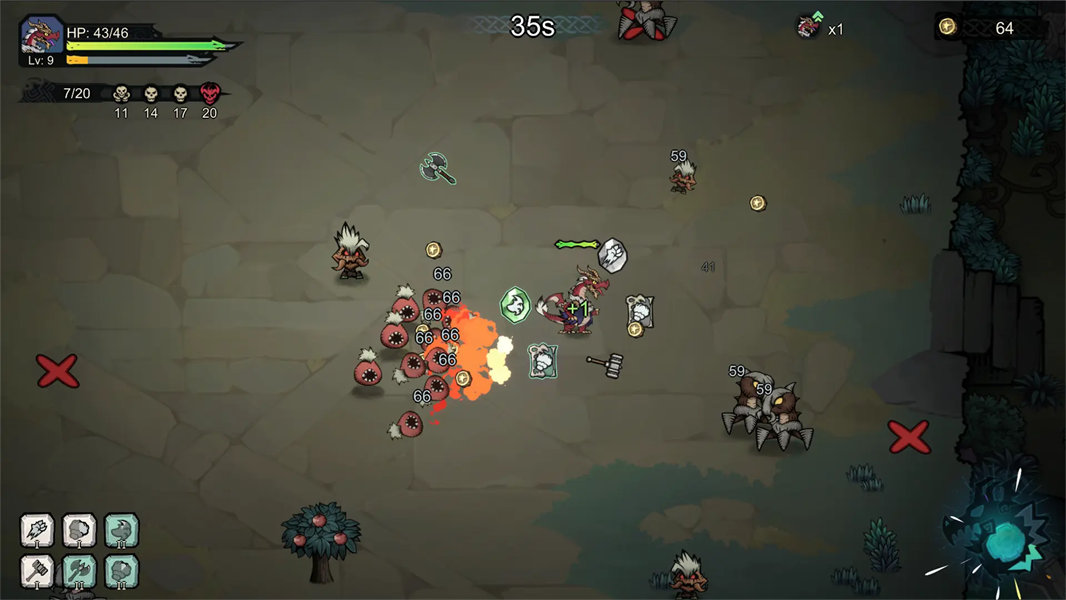This screenshot has width=1066, height=600.
Task: Click the wave 11 skull marker
Action: coord(121,94)
